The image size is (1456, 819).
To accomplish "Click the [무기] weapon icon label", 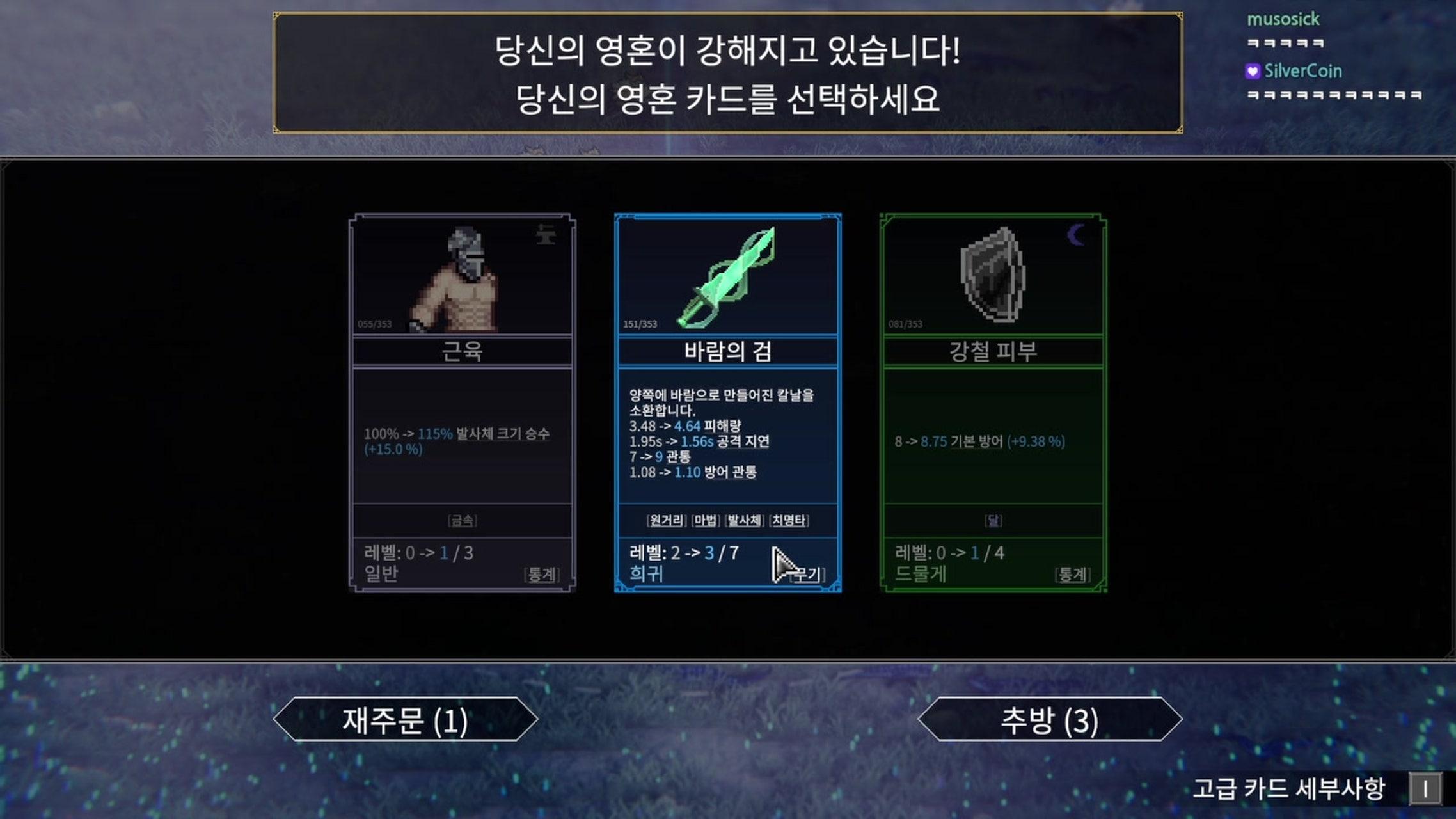I will [x=802, y=575].
